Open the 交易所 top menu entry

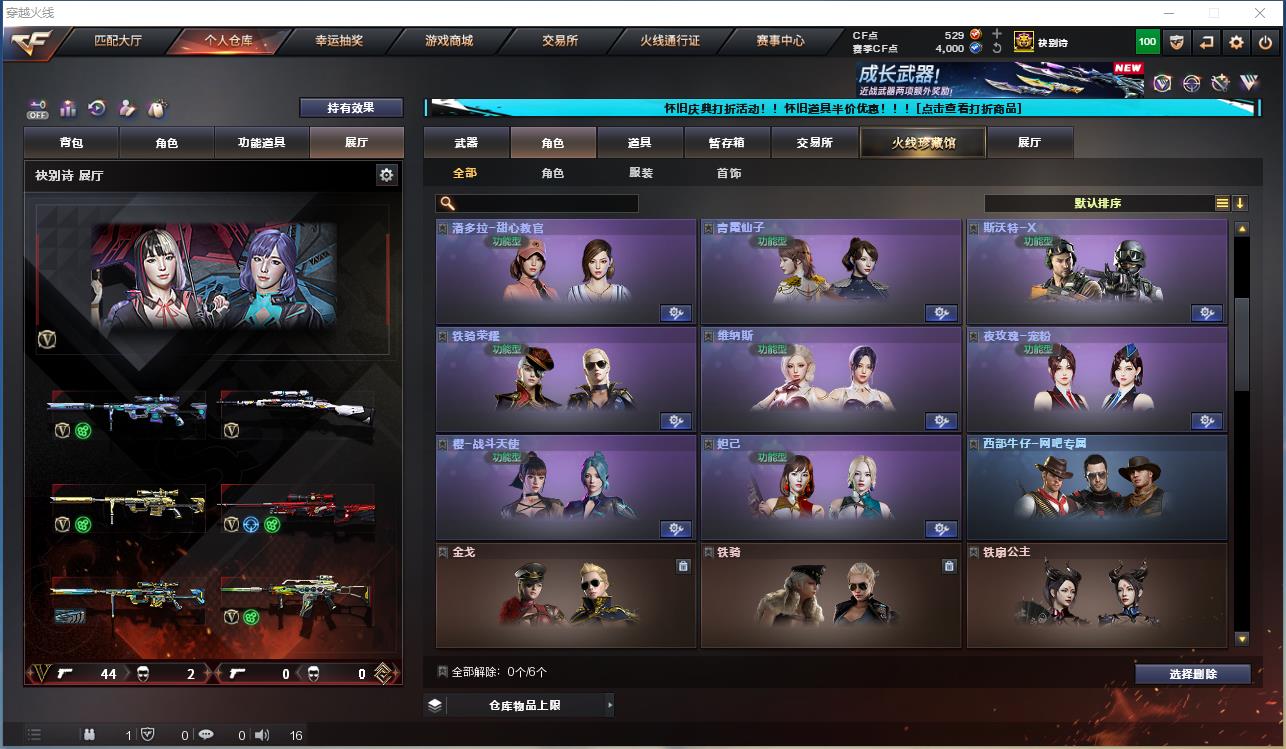[560, 41]
